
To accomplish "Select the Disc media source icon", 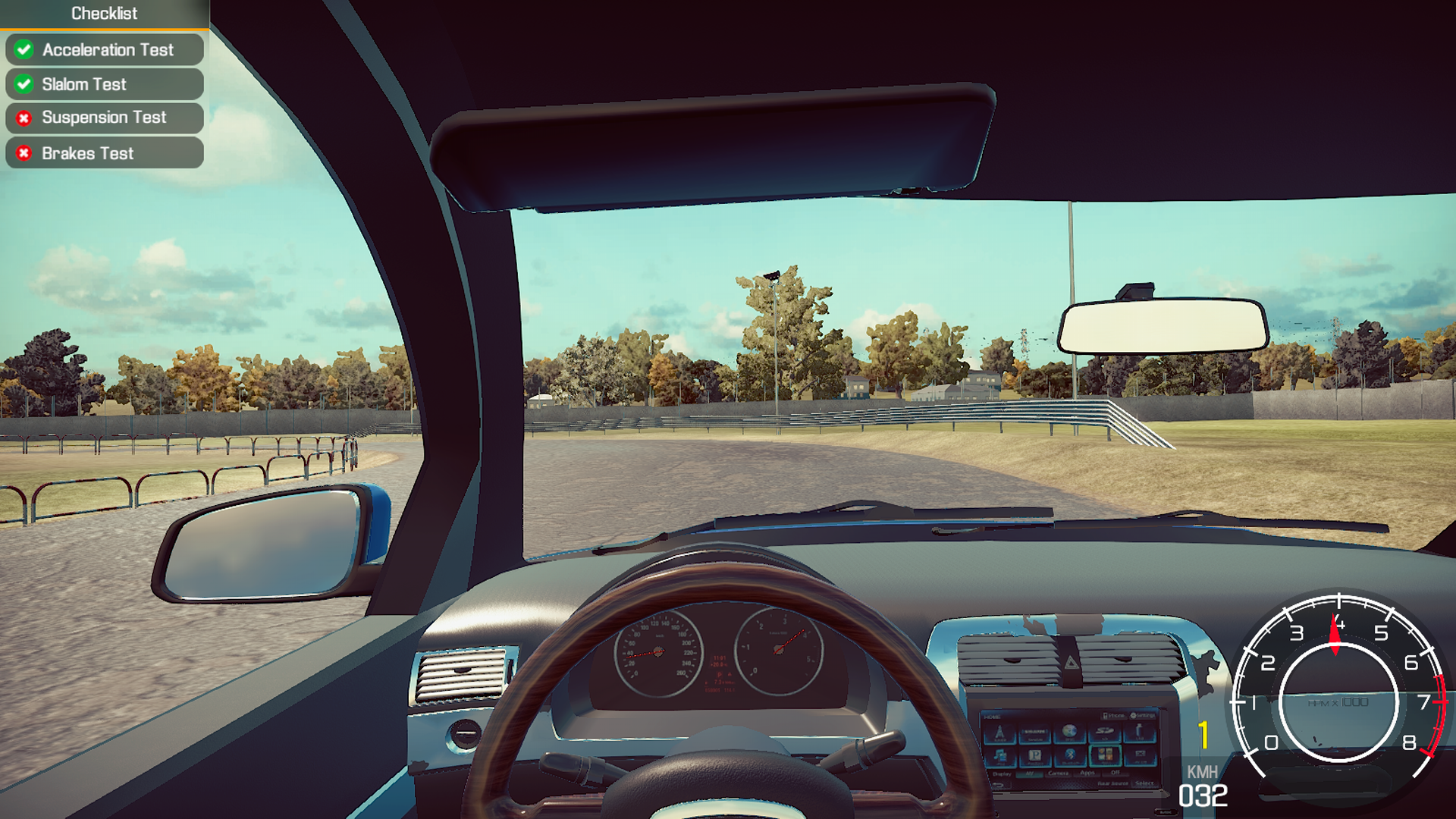I will 1070,731.
